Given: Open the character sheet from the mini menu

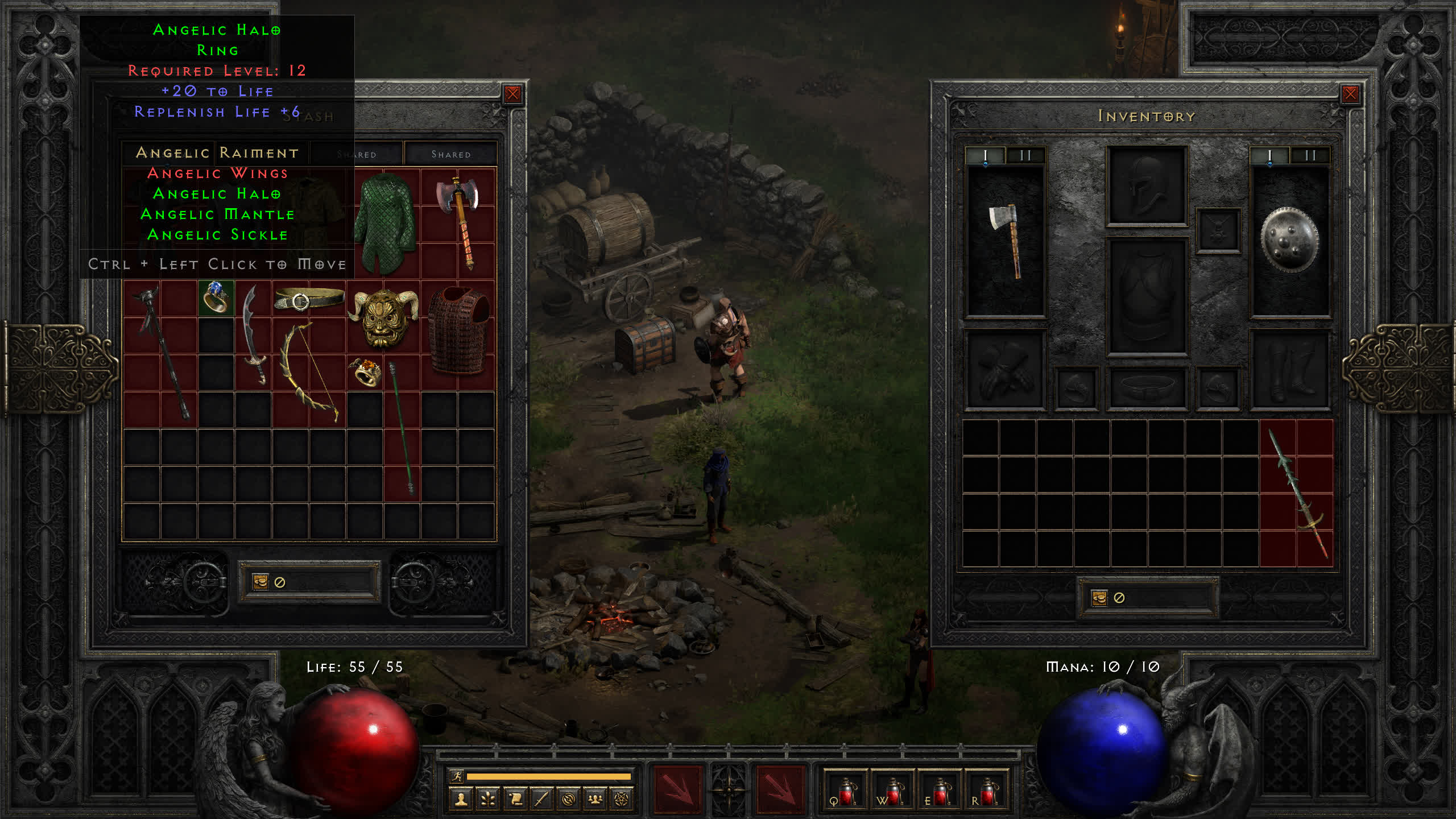Looking at the screenshot, I should [461, 800].
